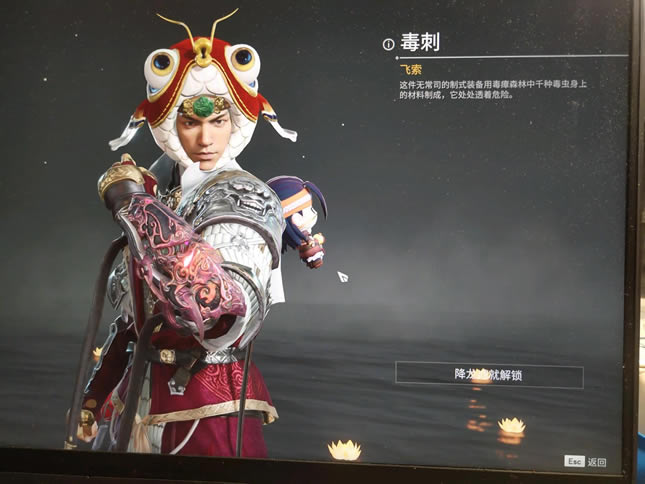The image size is (645, 484).
Task: Go back with the 返回 button
Action: pos(586,462)
